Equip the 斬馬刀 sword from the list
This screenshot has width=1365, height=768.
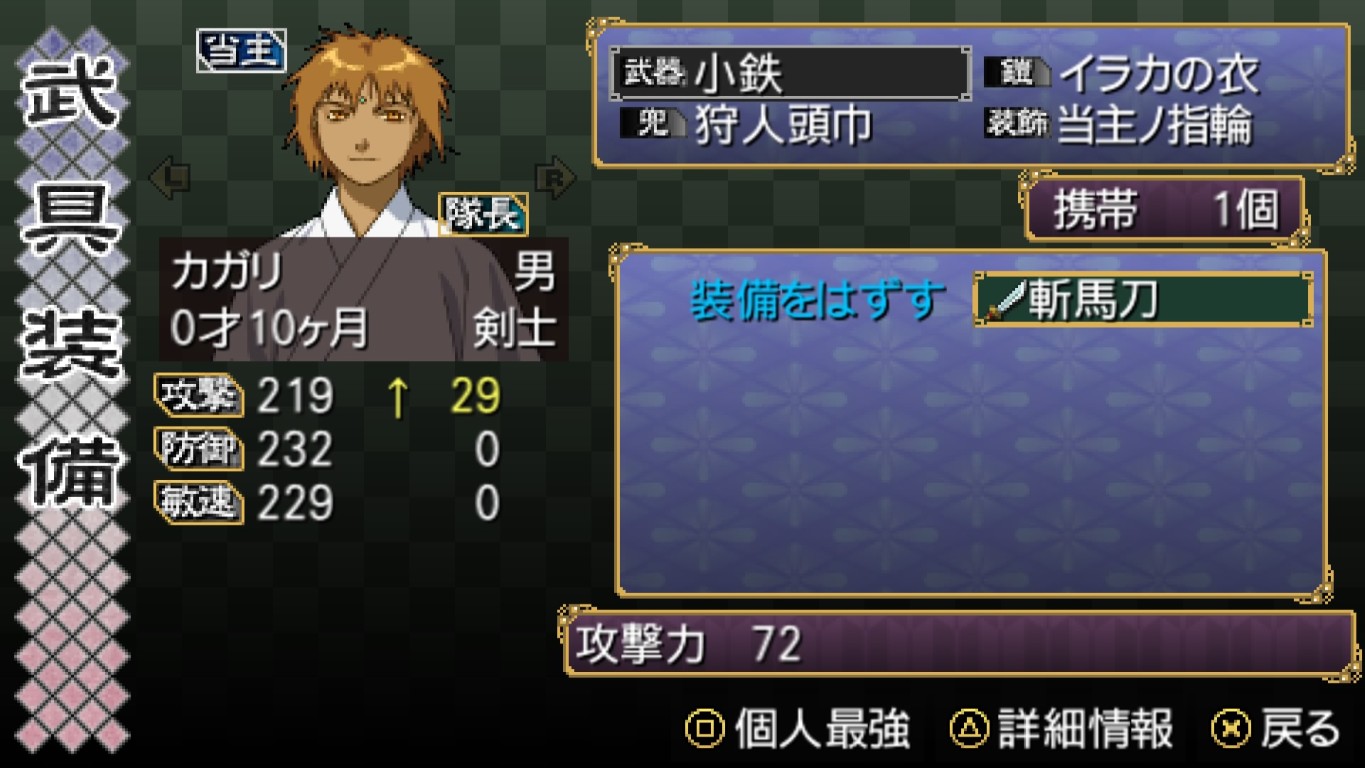1142,300
